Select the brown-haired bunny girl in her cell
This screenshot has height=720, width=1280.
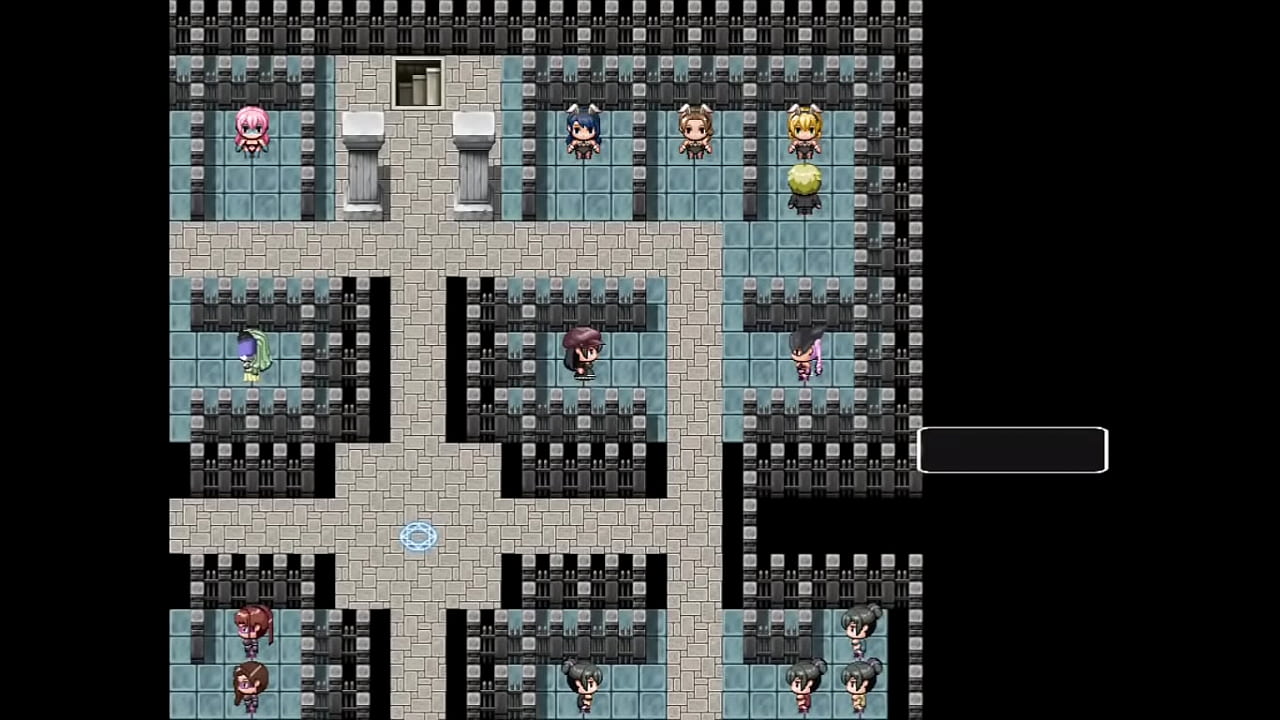point(695,135)
